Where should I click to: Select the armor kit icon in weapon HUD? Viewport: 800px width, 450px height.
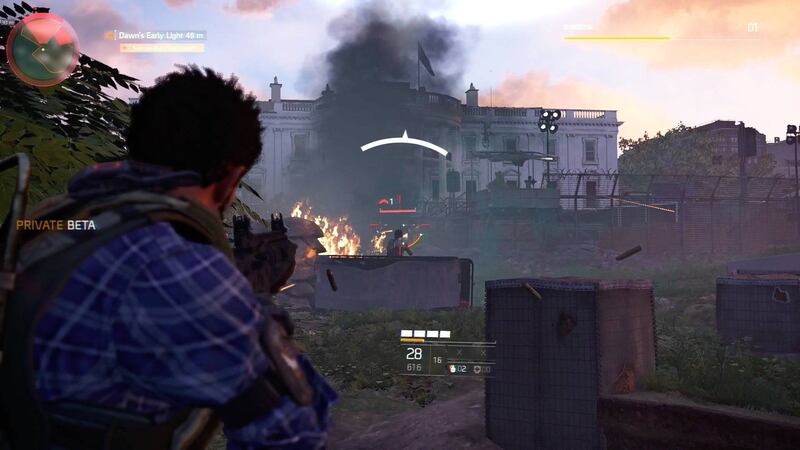pyautogui.click(x=476, y=369)
